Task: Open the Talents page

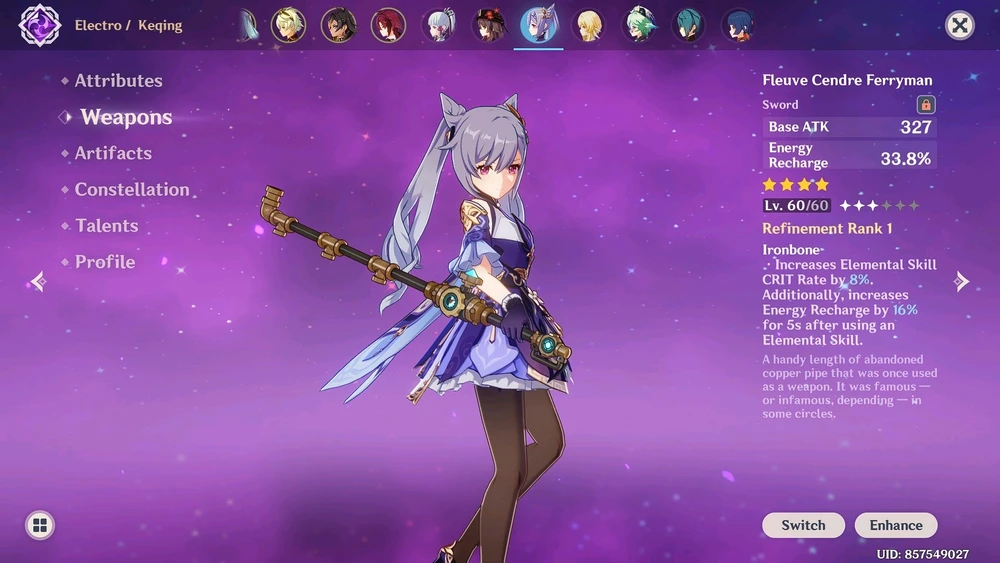Action: click(x=106, y=226)
